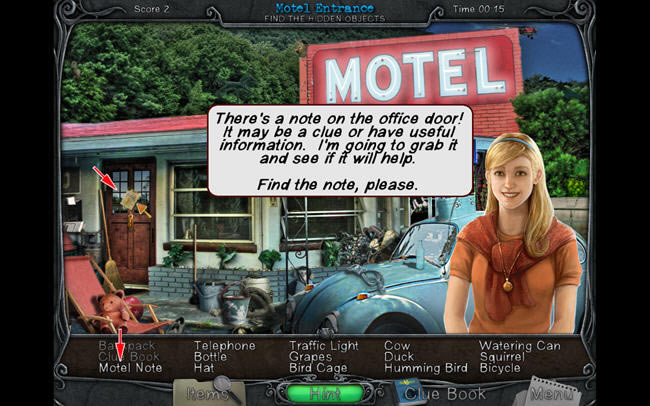Use the green Hint button
The width and height of the screenshot is (650, 406).
(x=326, y=392)
